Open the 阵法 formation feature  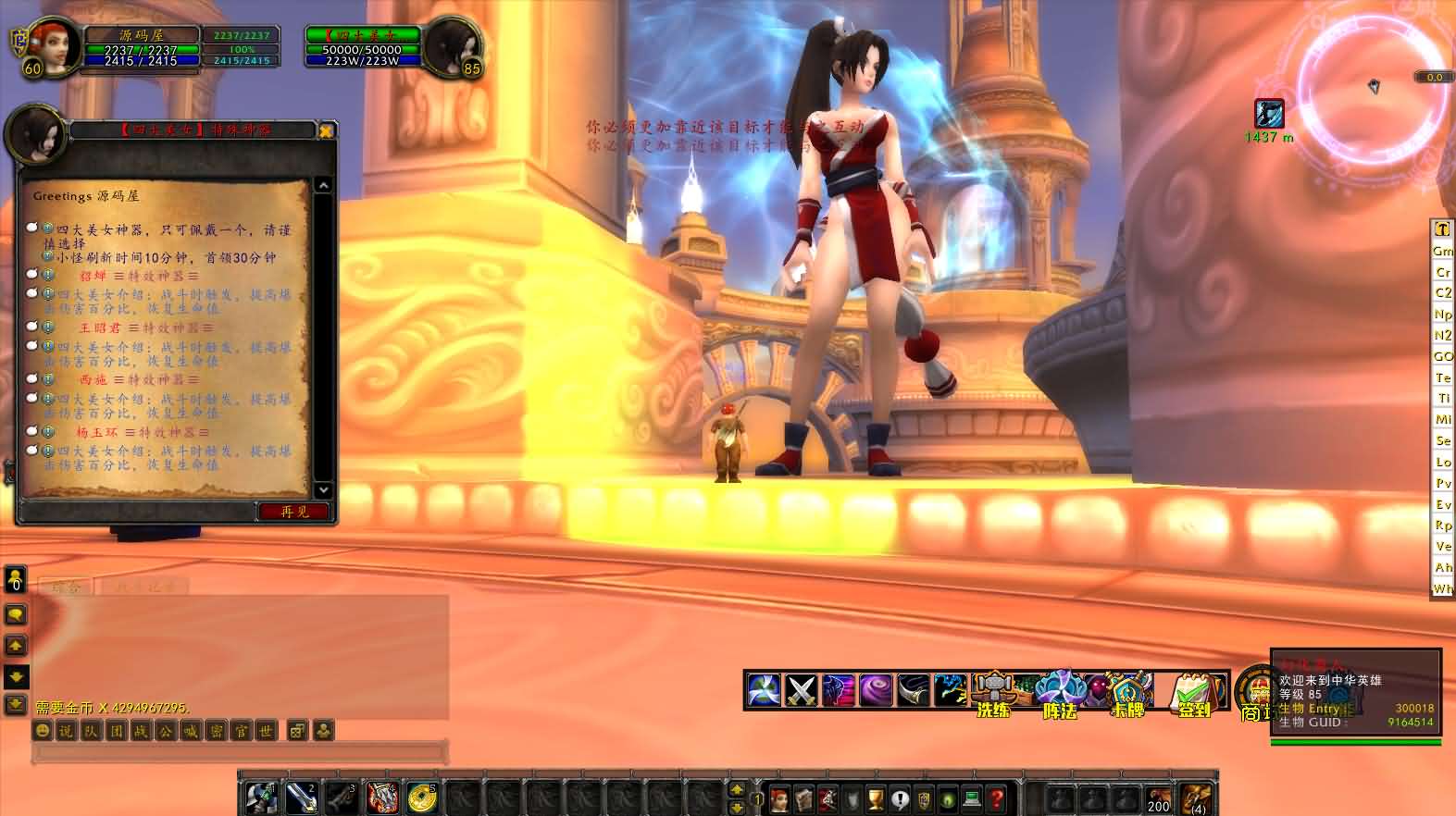point(1059,691)
